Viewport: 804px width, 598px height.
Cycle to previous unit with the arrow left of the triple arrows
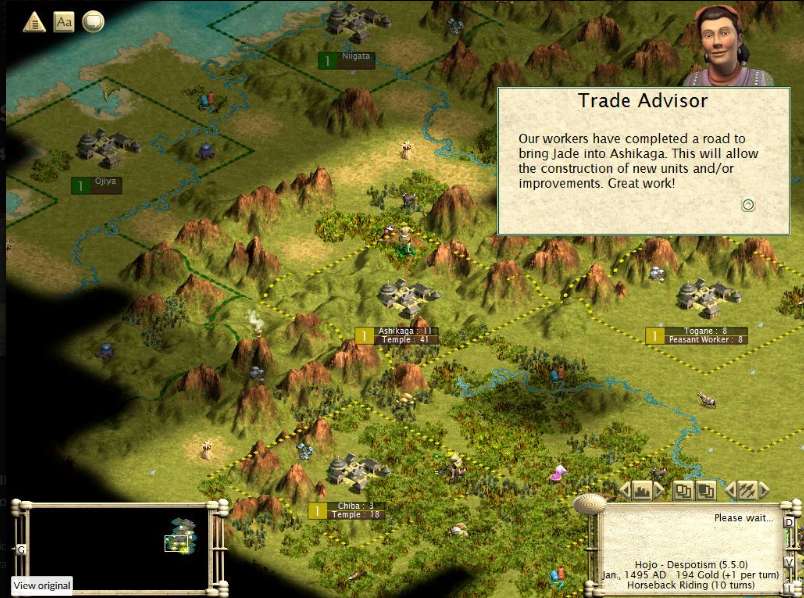coord(729,490)
